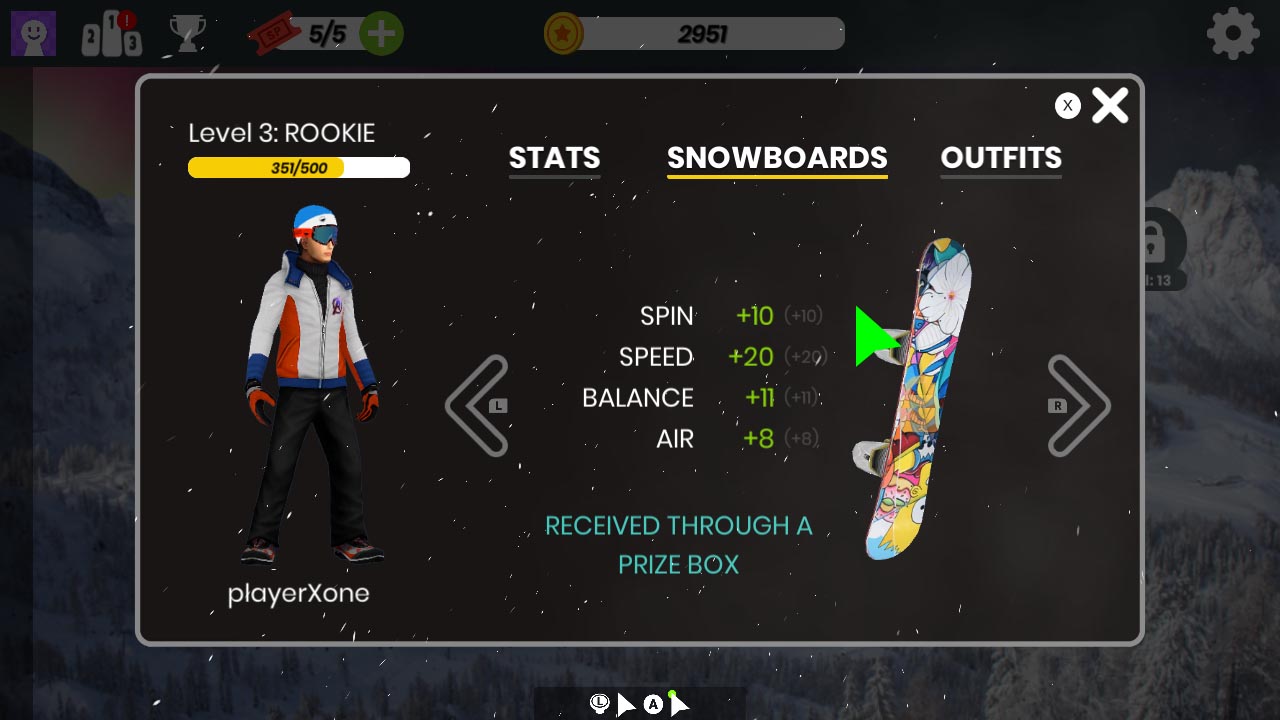Click the 351/500 XP progress bar

click(298, 167)
